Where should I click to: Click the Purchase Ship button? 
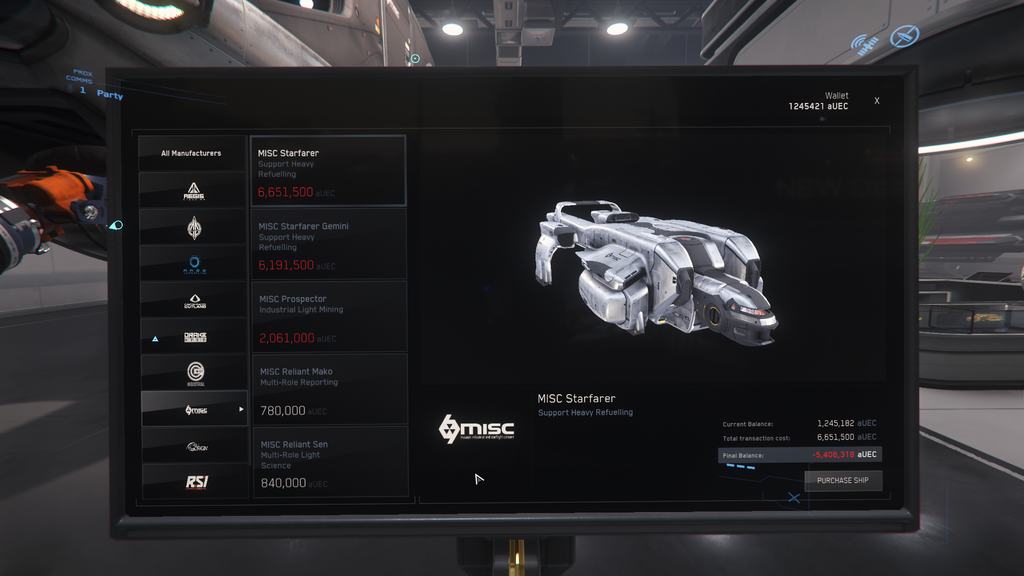[x=843, y=481]
